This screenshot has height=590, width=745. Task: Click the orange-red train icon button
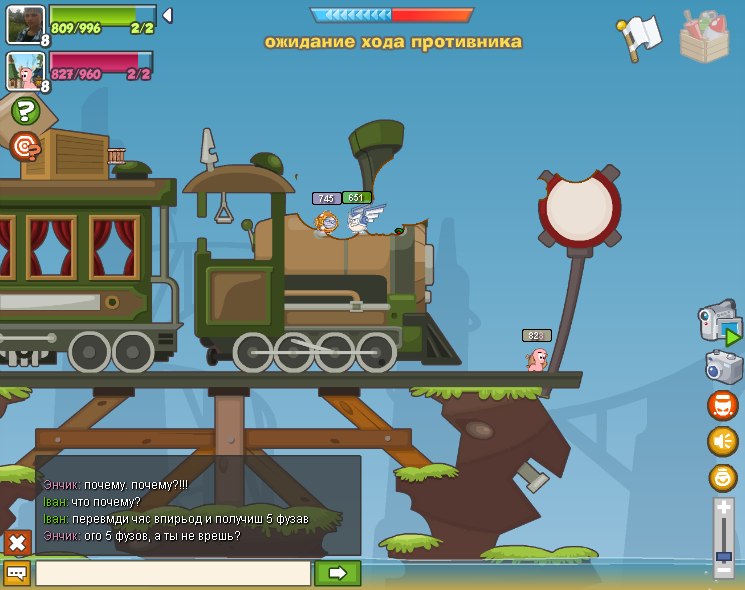722,405
